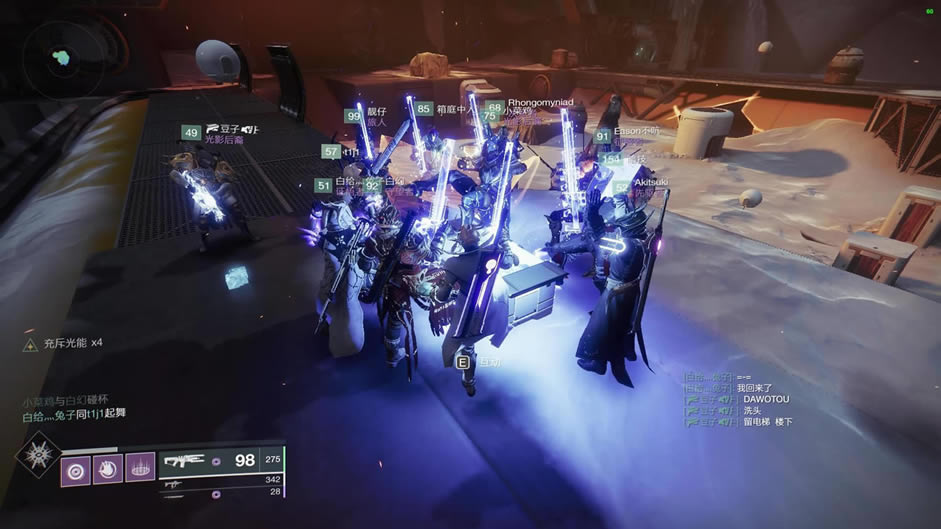The width and height of the screenshot is (941, 529).
Task: Select the level 49 豆子 player nameplate
Action: click(220, 131)
